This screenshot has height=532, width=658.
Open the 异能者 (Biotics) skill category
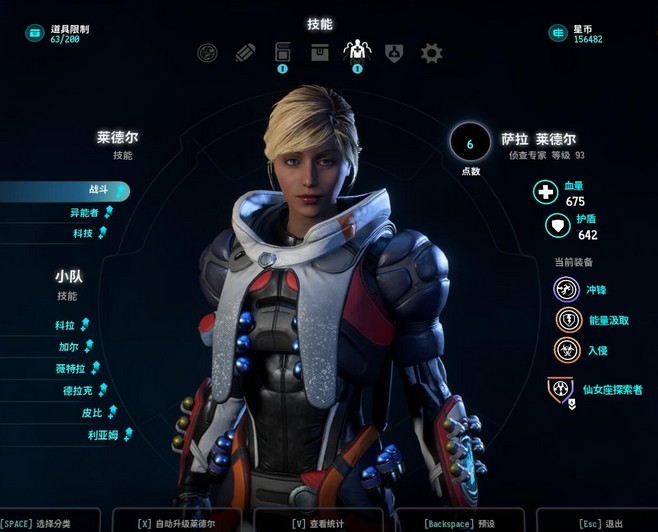pos(83,212)
